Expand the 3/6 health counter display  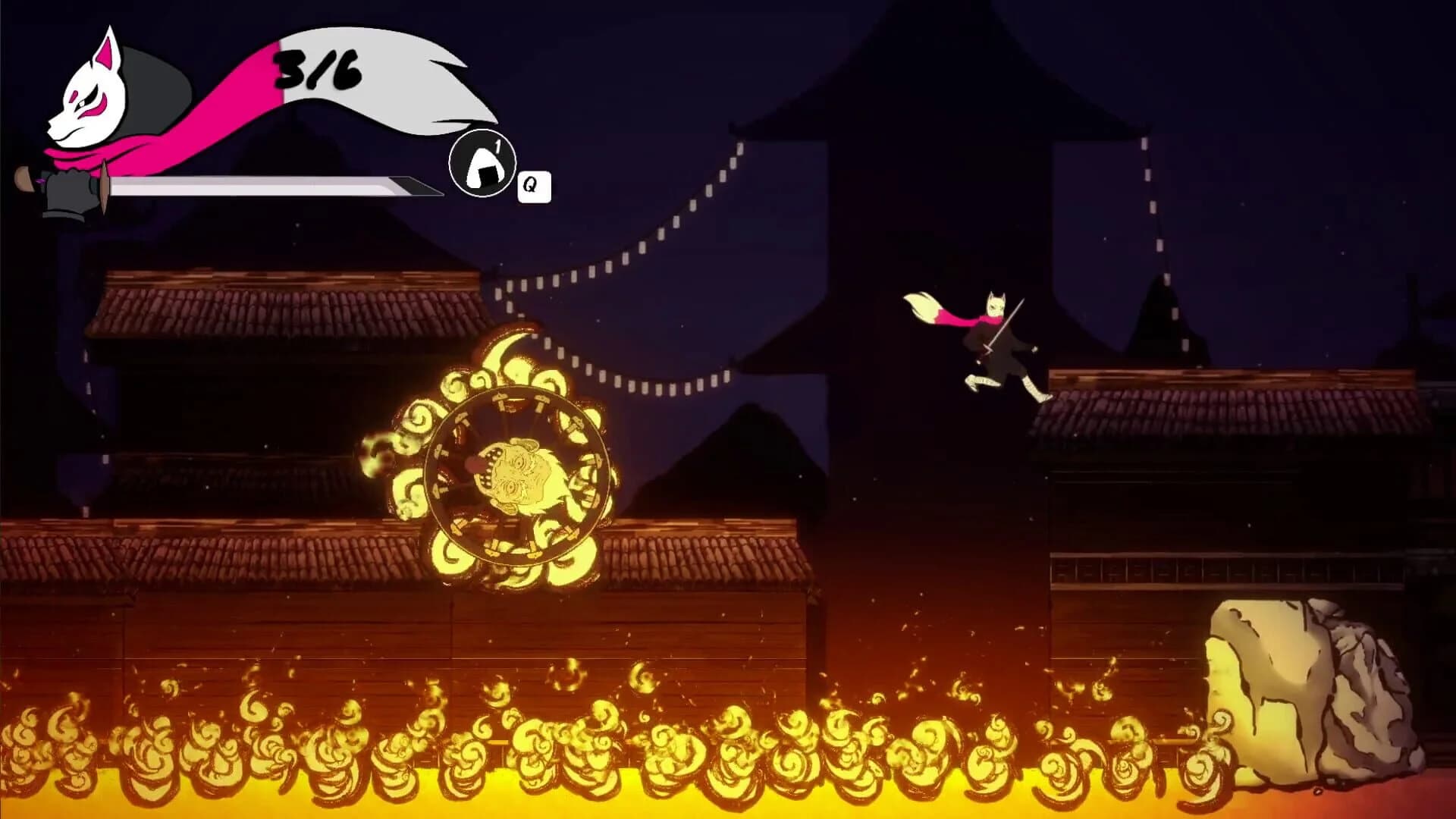(x=316, y=72)
